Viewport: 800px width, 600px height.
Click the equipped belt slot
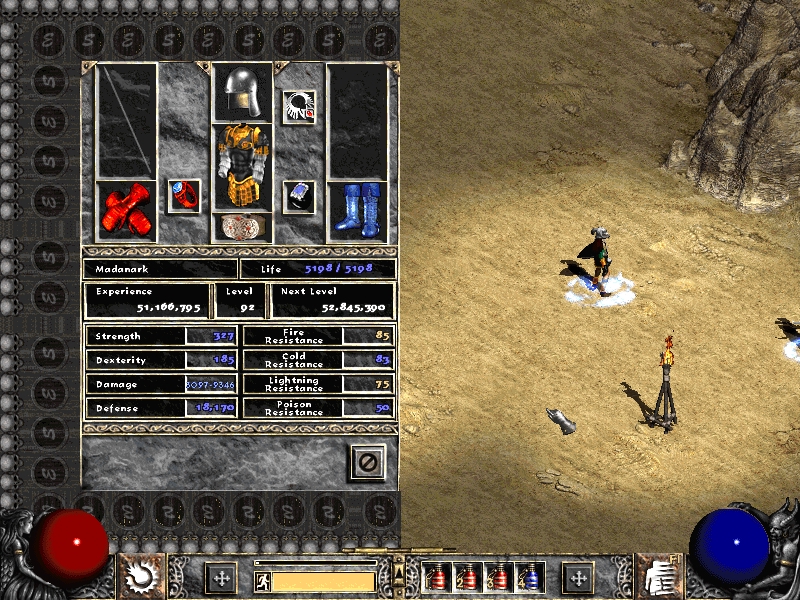(241, 226)
